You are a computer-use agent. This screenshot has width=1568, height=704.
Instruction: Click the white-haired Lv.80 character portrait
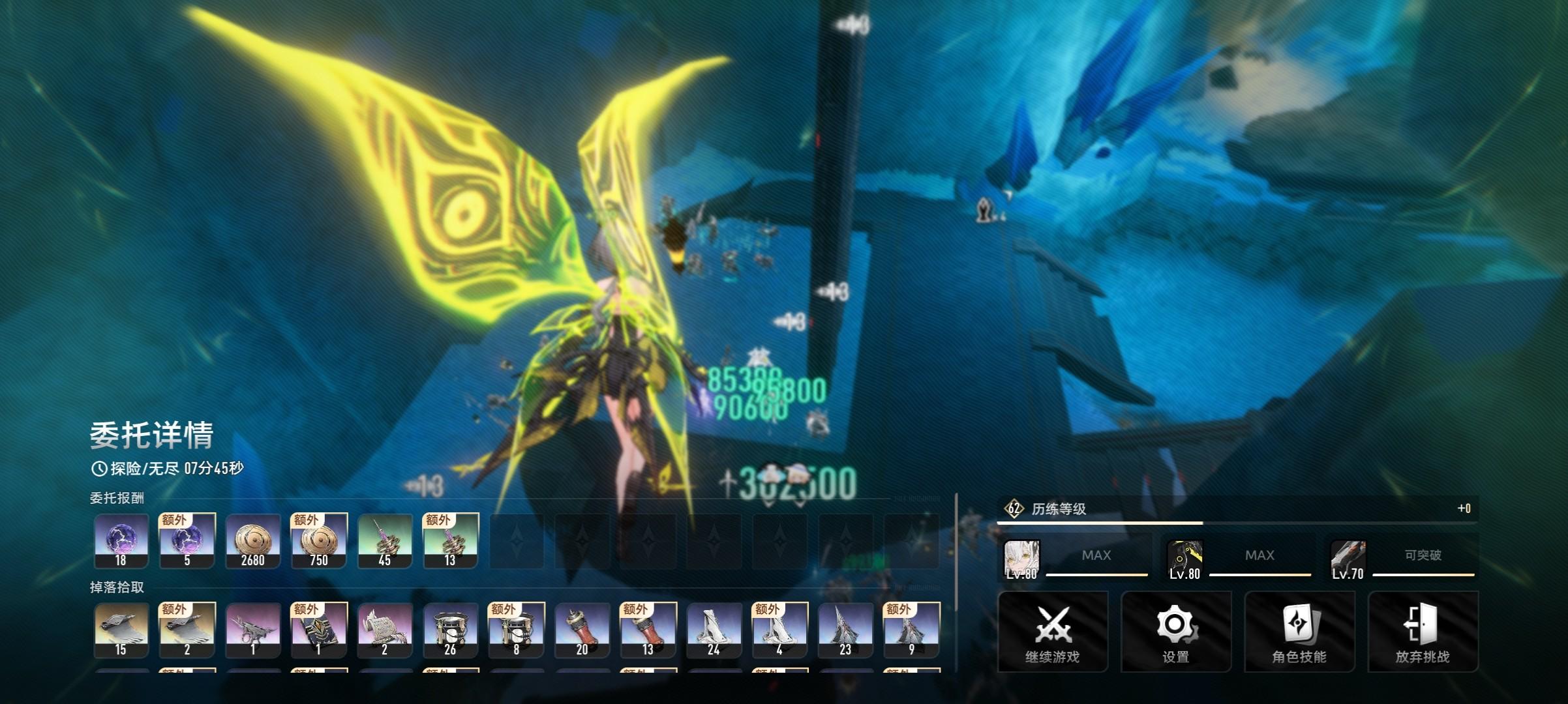(x=1021, y=559)
